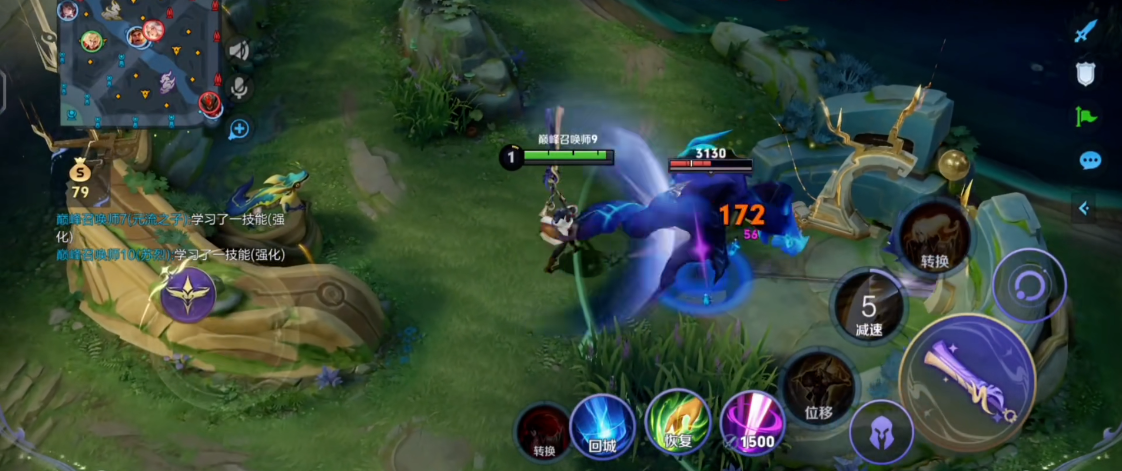This screenshot has width=1122, height=471.
Task: Tap the red 转换 button at bottom
Action: [x=544, y=432]
